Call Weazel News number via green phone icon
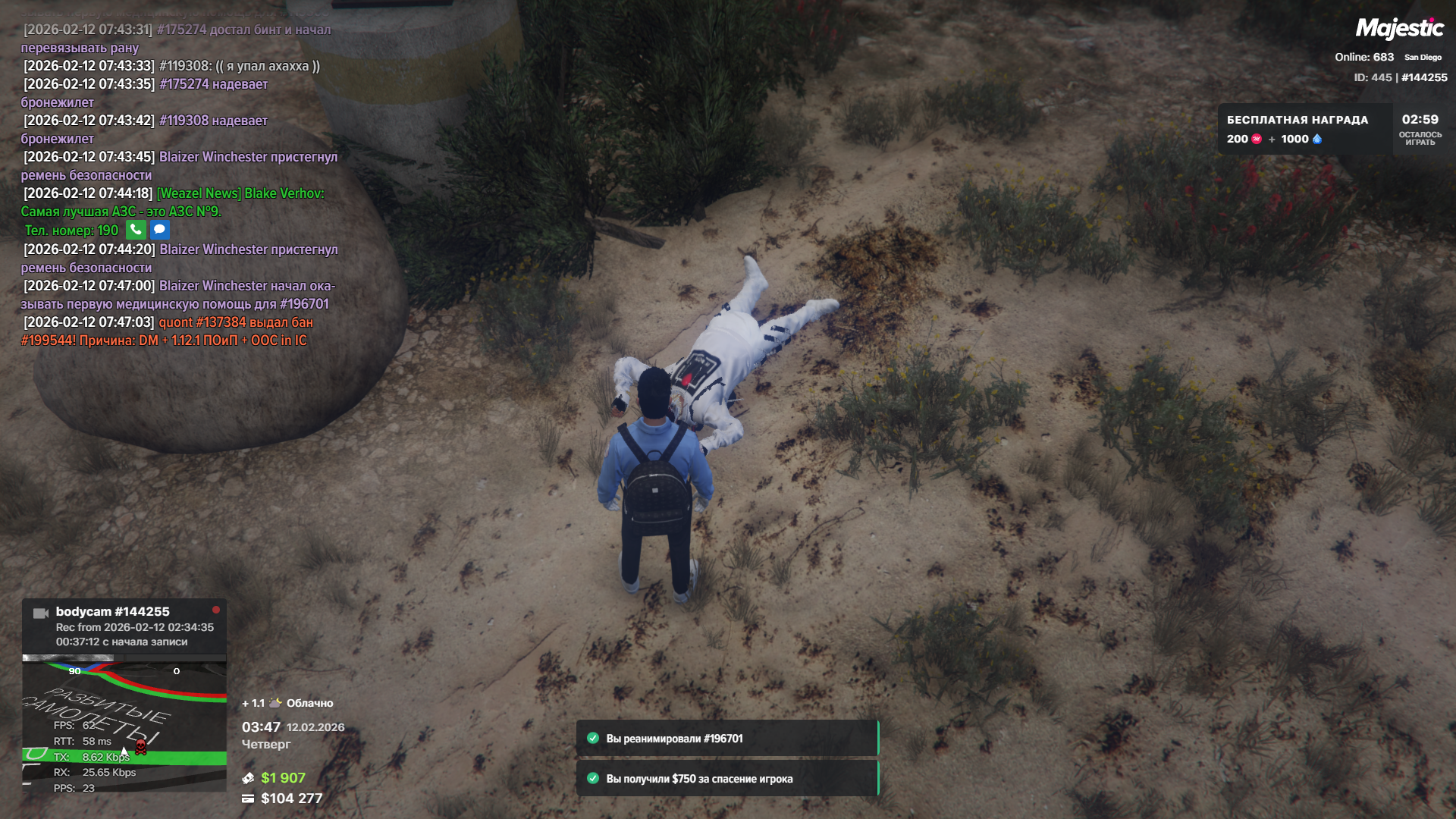The width and height of the screenshot is (1456, 819). pos(136,230)
